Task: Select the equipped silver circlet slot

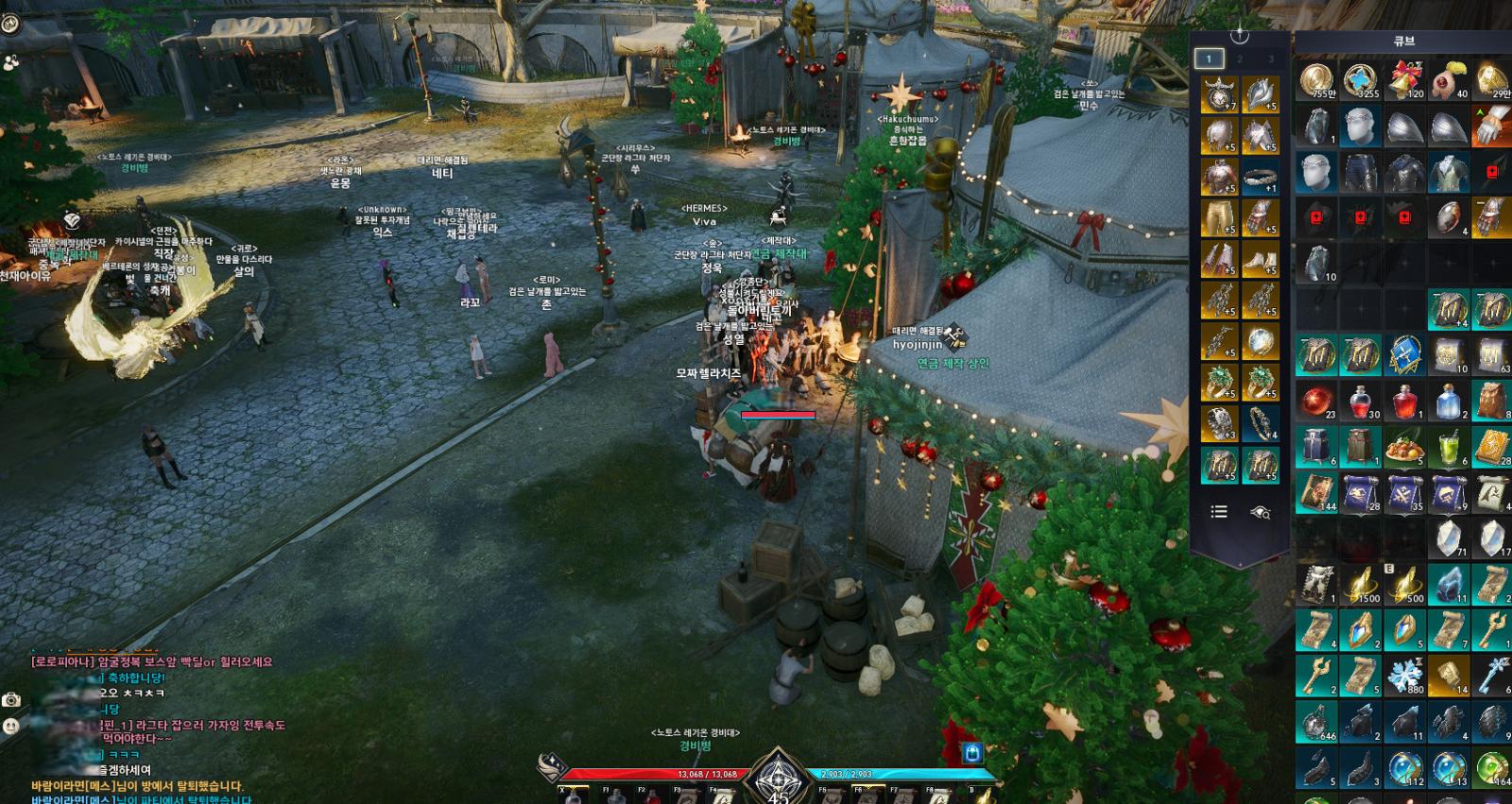Action: pyautogui.click(x=1260, y=177)
